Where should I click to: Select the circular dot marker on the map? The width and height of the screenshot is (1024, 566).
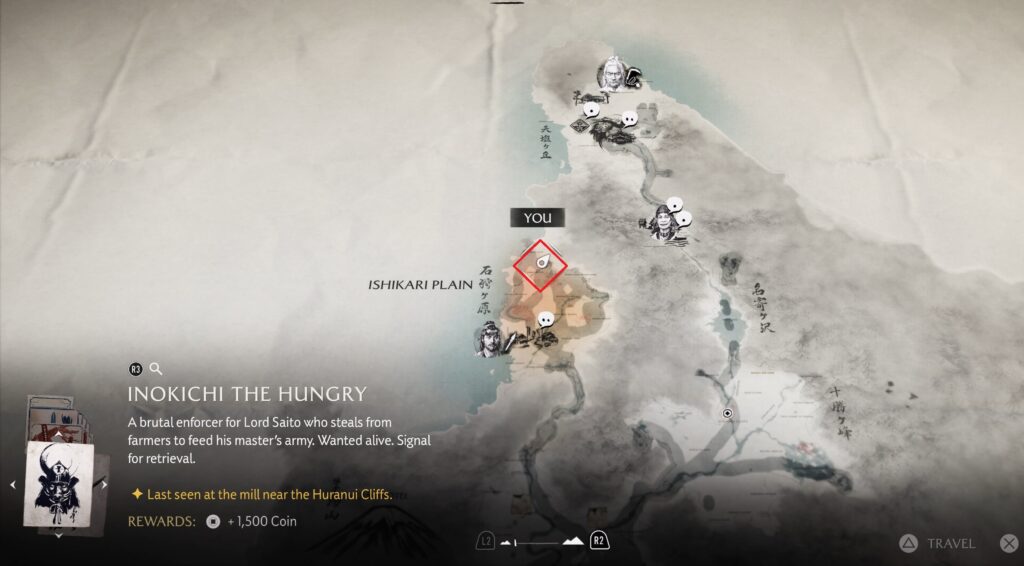click(728, 413)
